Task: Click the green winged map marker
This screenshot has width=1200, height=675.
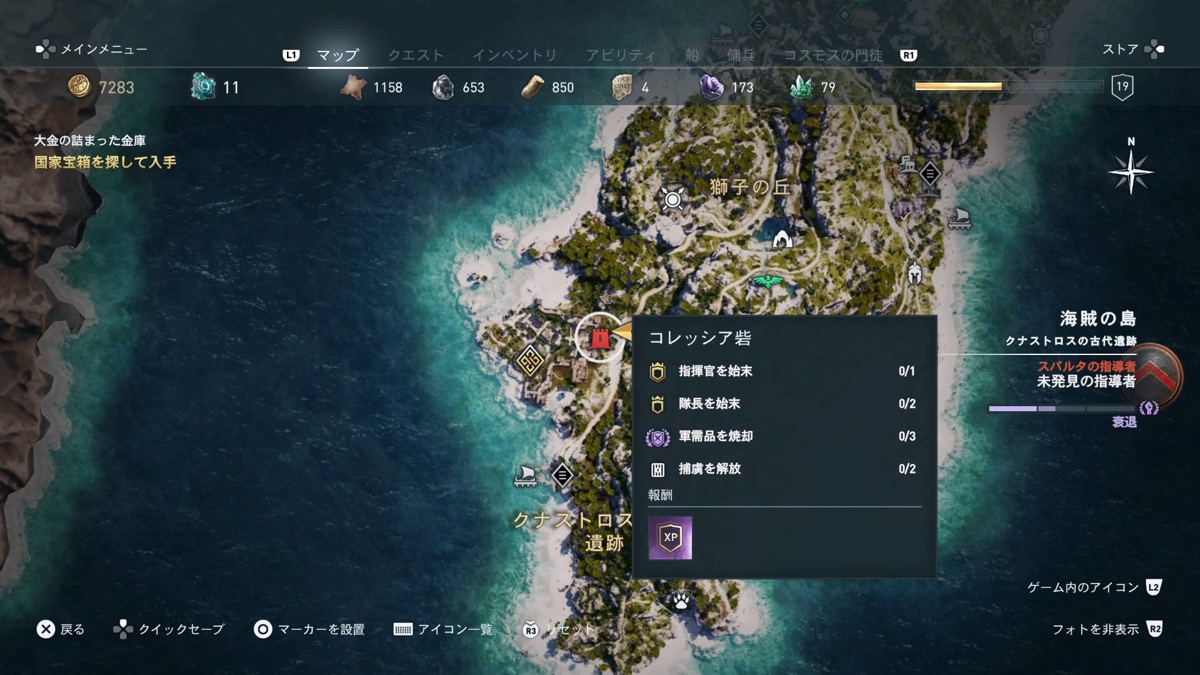Action: pos(768,283)
